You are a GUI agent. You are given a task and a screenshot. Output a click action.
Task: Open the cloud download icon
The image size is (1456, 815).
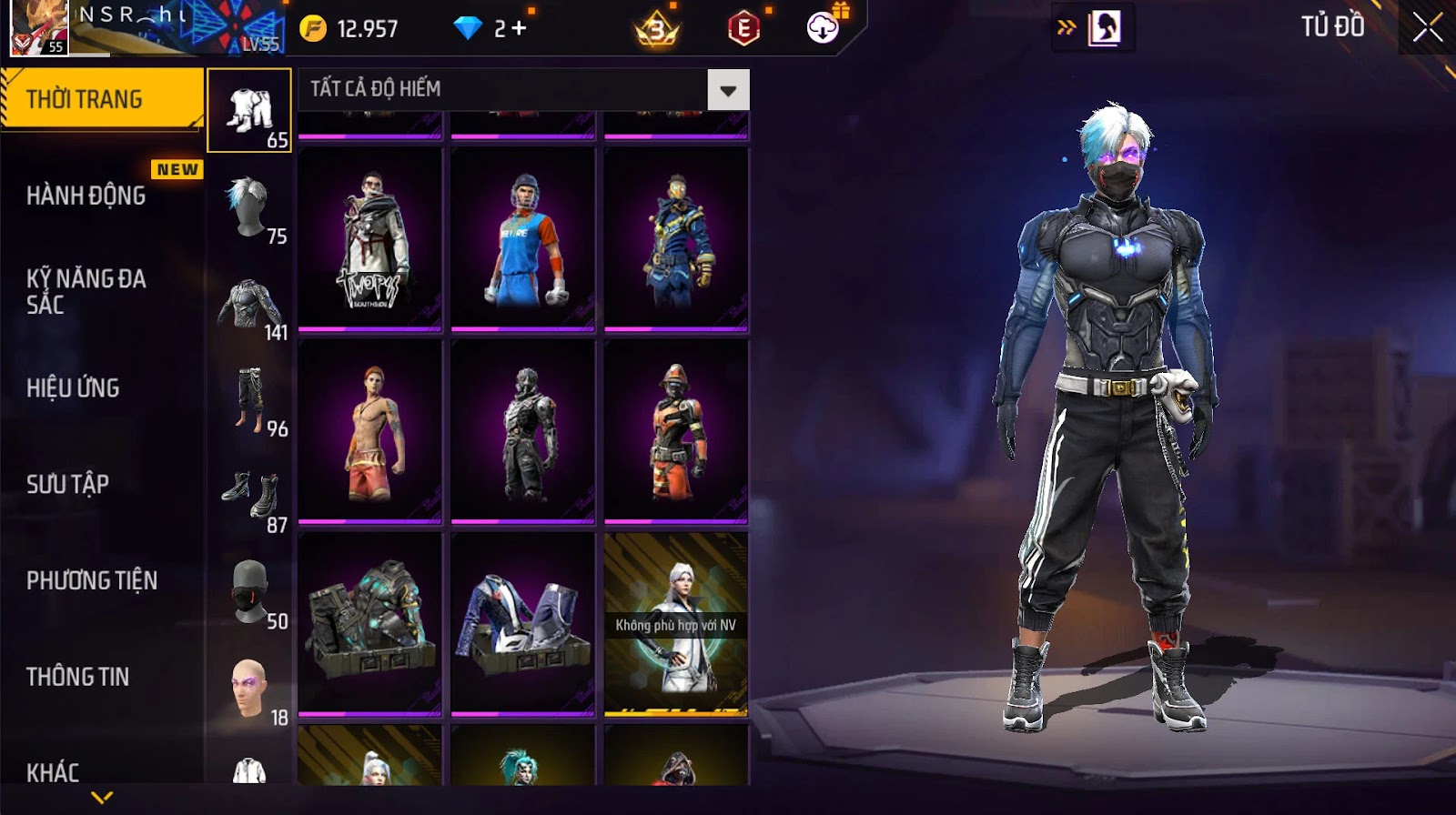(x=823, y=28)
